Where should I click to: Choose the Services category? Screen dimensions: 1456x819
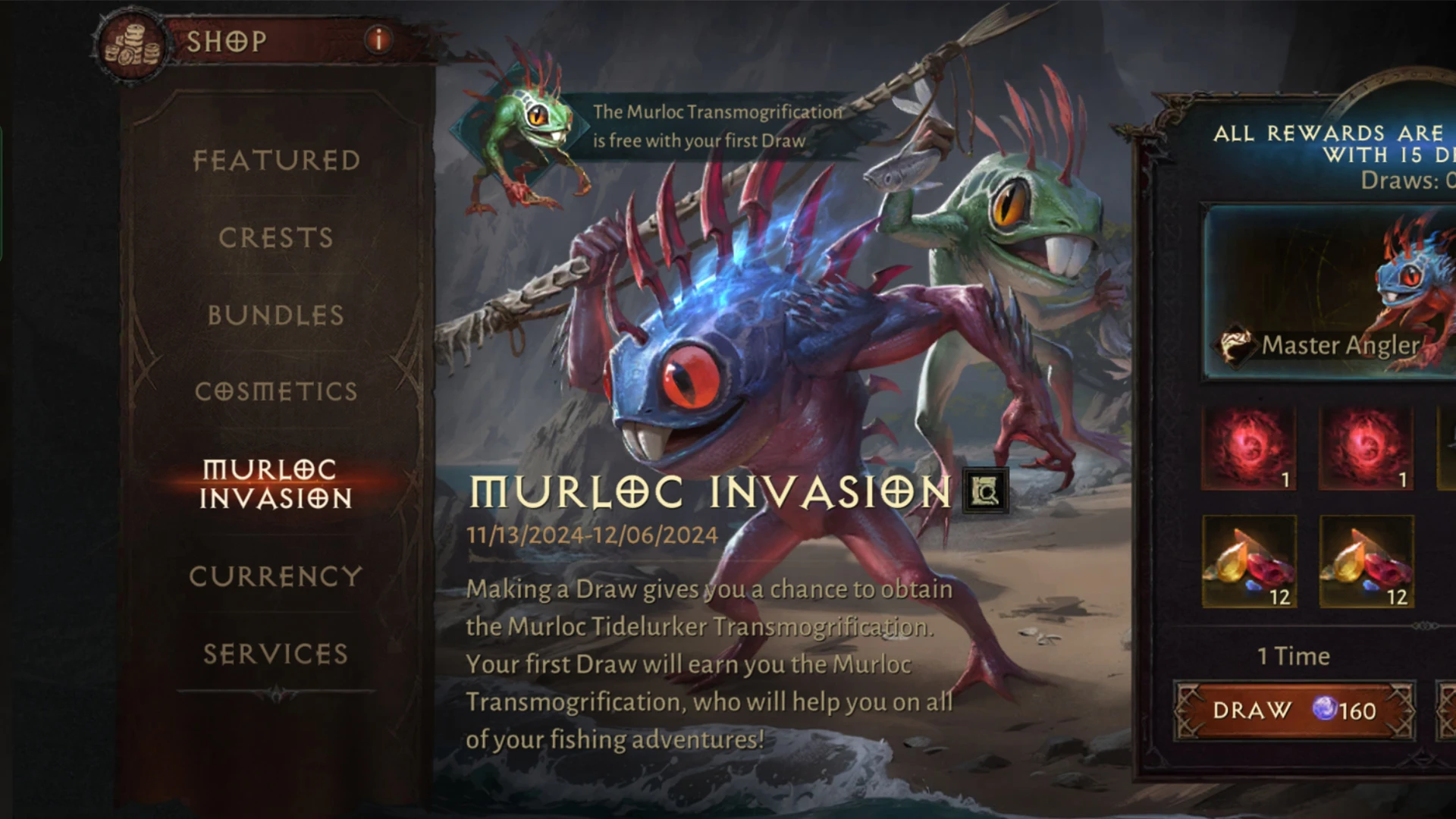[x=276, y=654]
